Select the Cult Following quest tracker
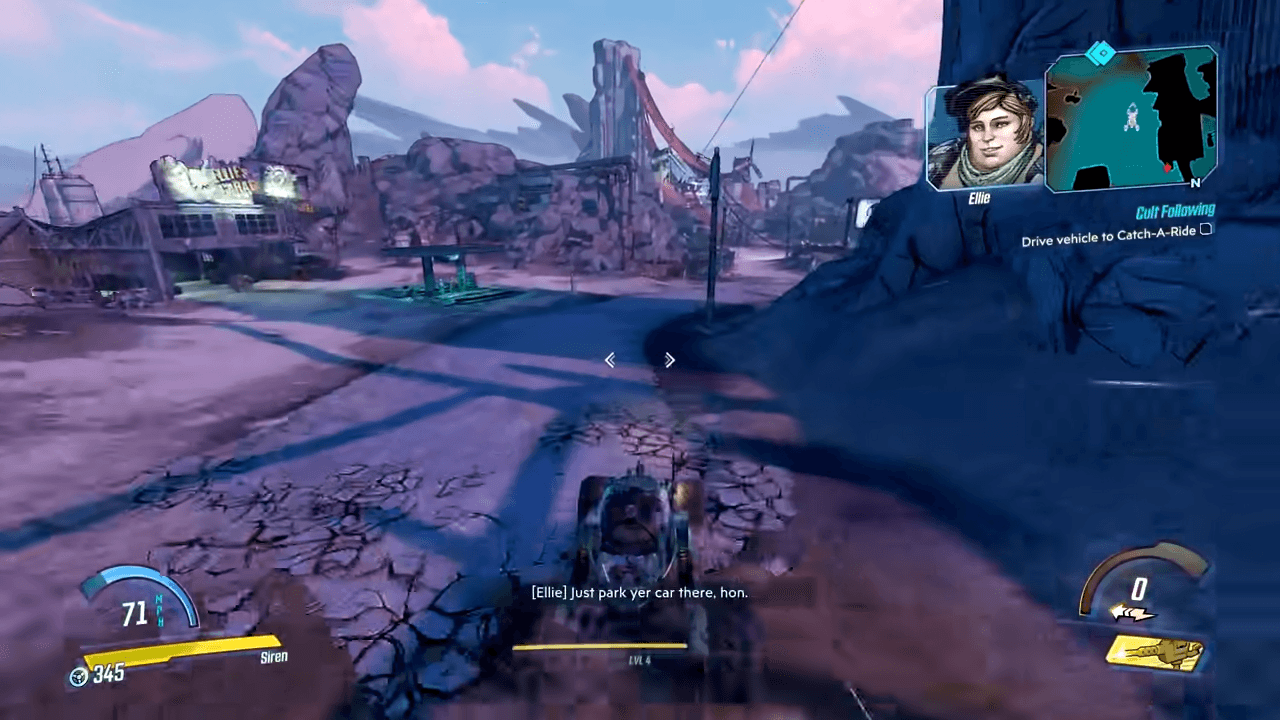 pyautogui.click(x=1175, y=211)
